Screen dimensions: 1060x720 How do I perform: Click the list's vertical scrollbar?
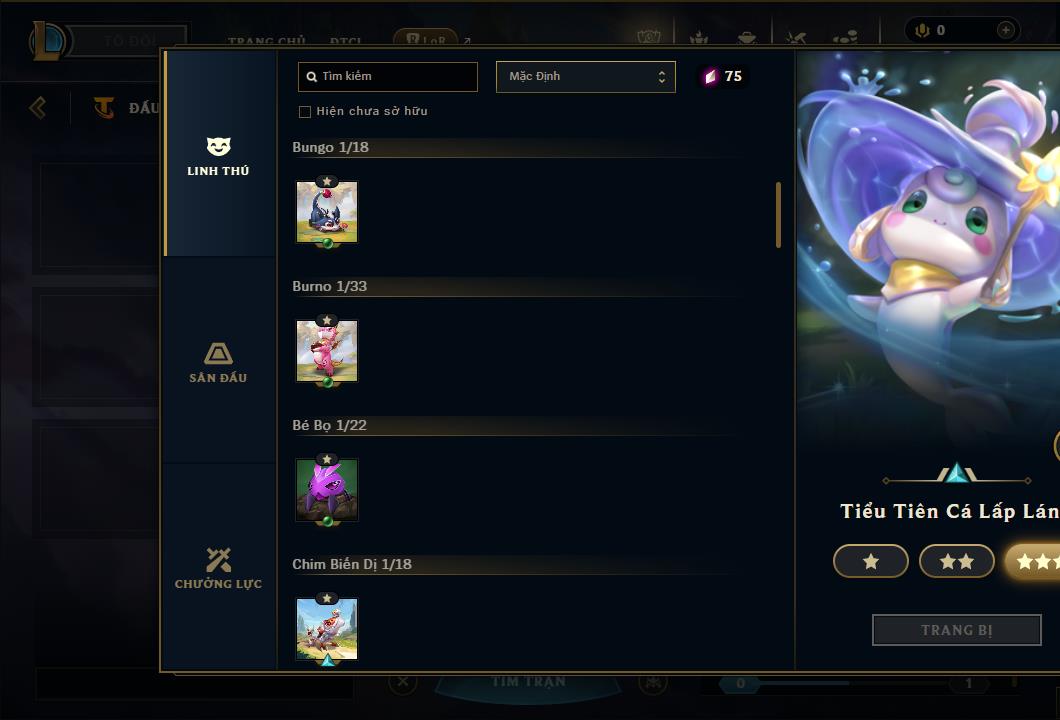coord(778,215)
